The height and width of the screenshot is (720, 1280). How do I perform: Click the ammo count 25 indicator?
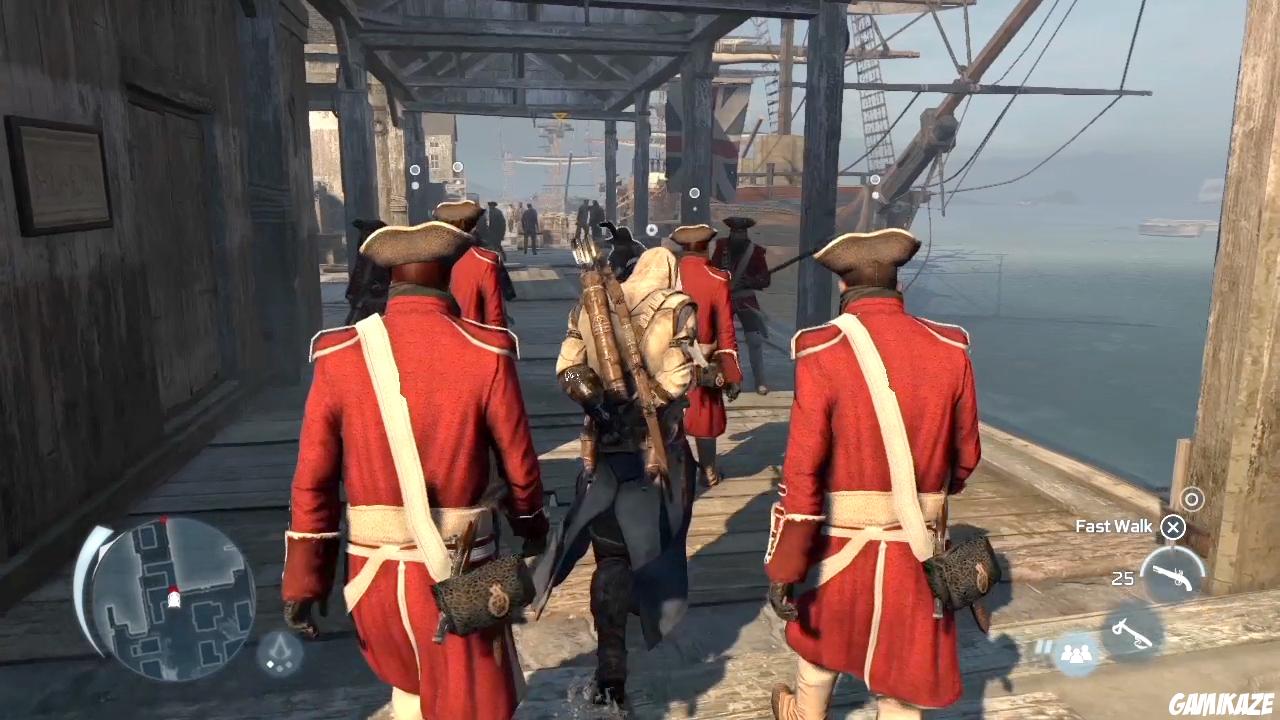pos(1122,578)
